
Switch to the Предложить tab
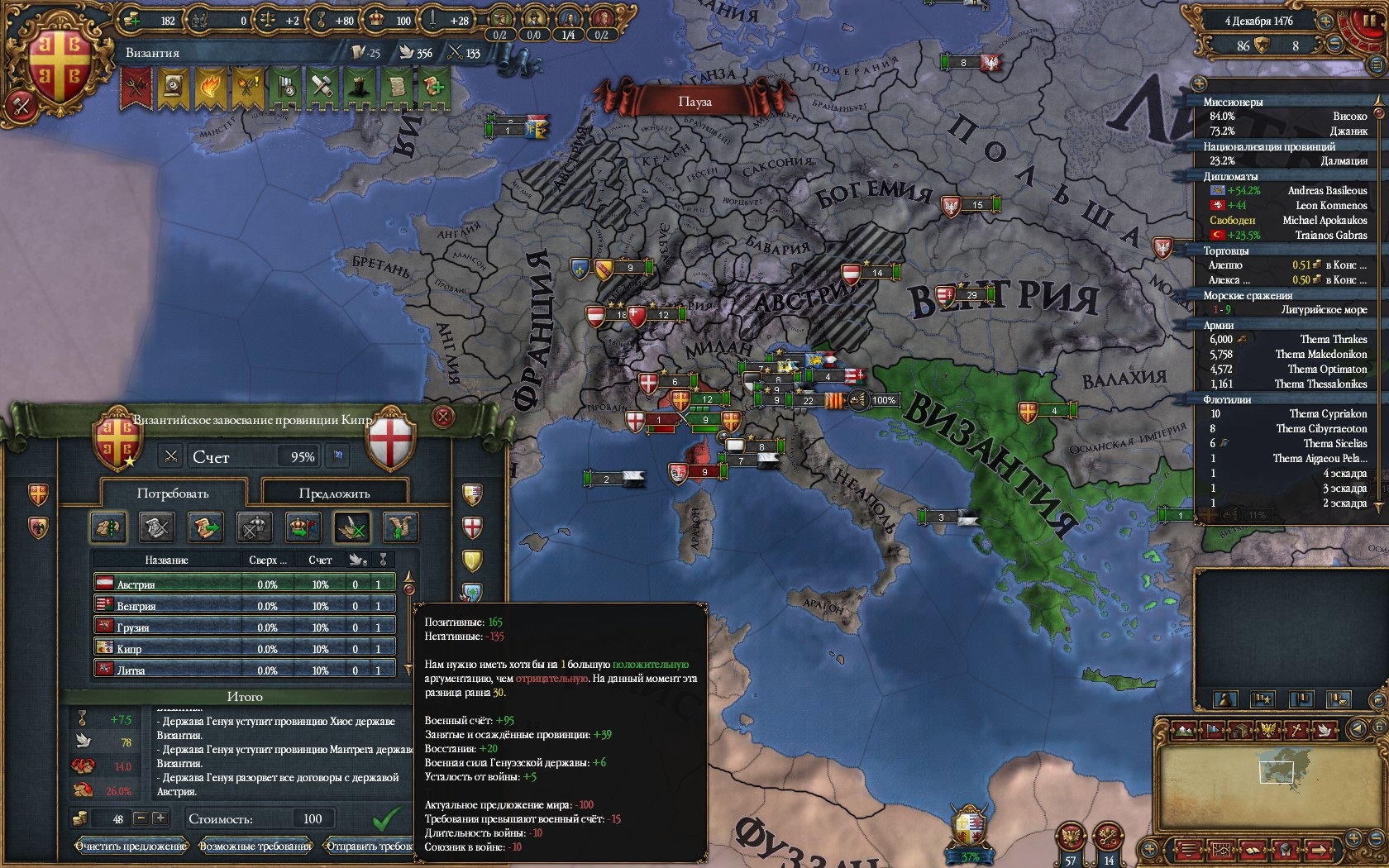pyautogui.click(x=334, y=494)
